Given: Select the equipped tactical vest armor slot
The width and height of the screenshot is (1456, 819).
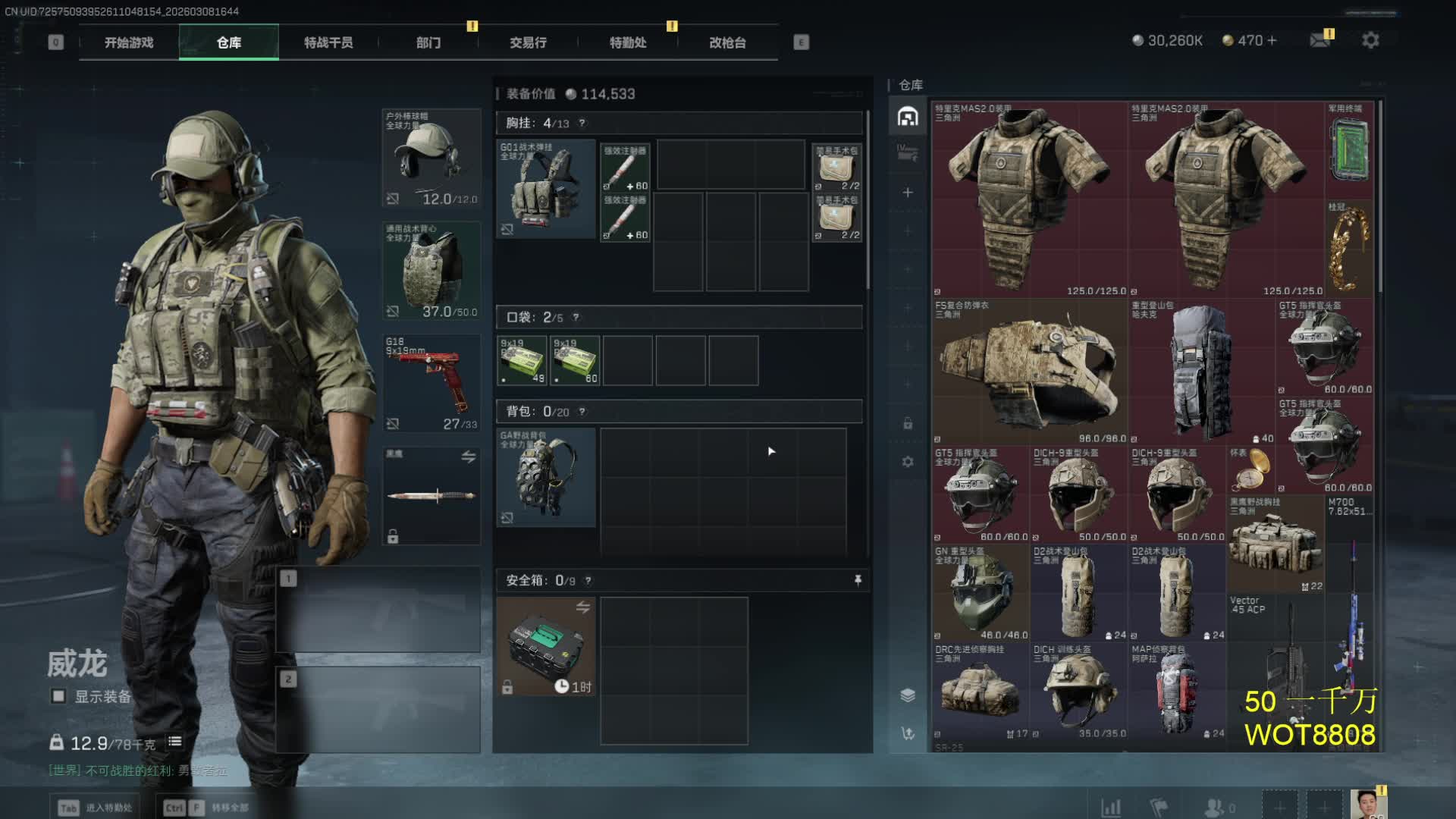Looking at the screenshot, I should [x=431, y=271].
